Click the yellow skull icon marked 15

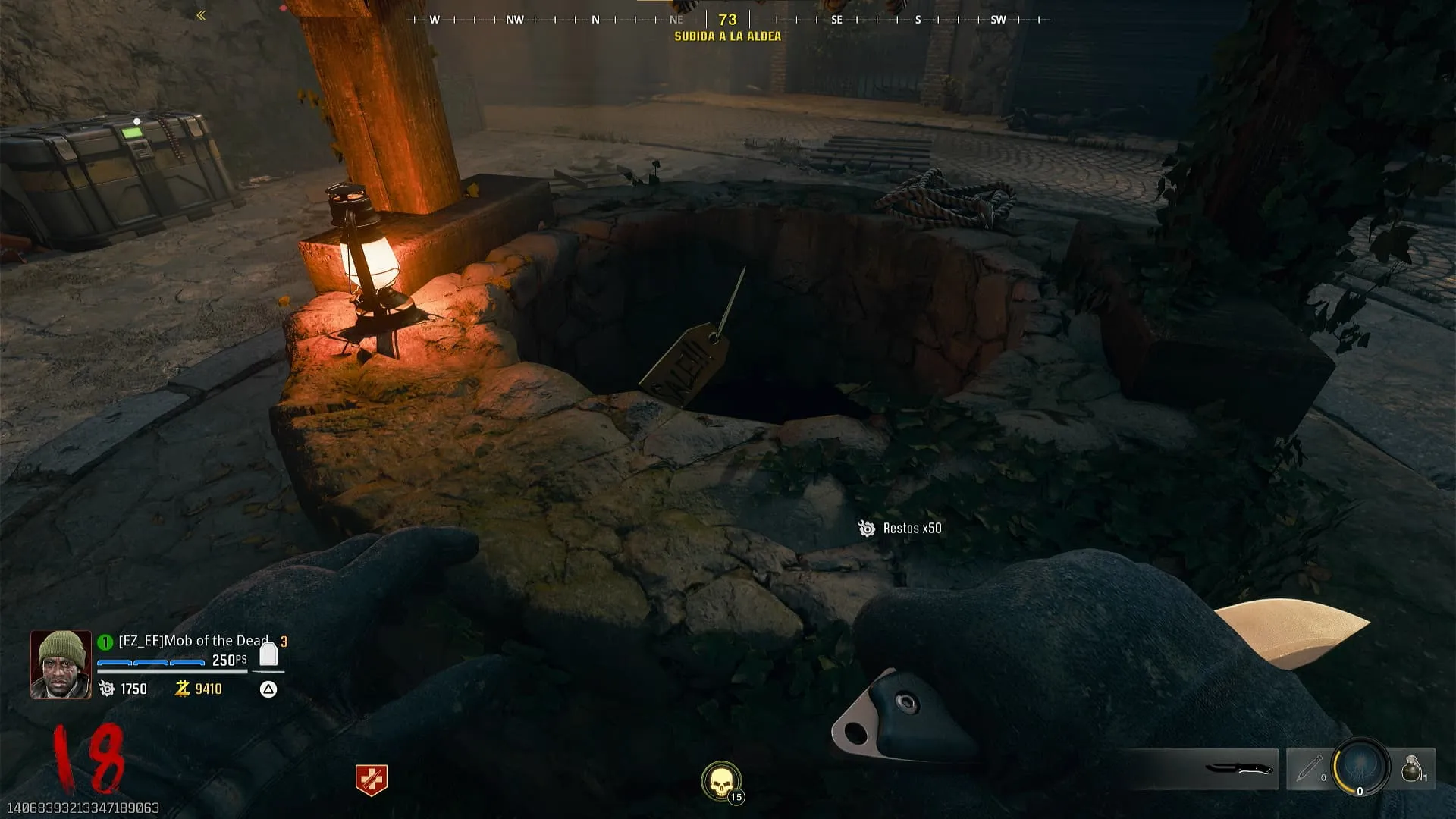pyautogui.click(x=720, y=781)
